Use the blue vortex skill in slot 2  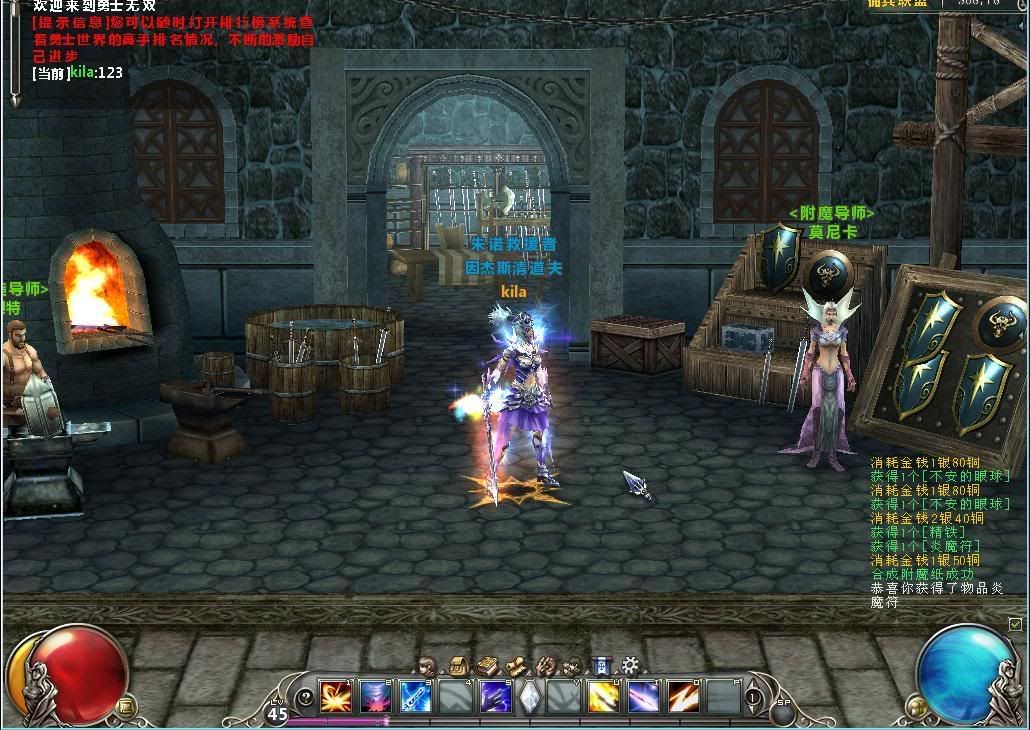(x=374, y=696)
